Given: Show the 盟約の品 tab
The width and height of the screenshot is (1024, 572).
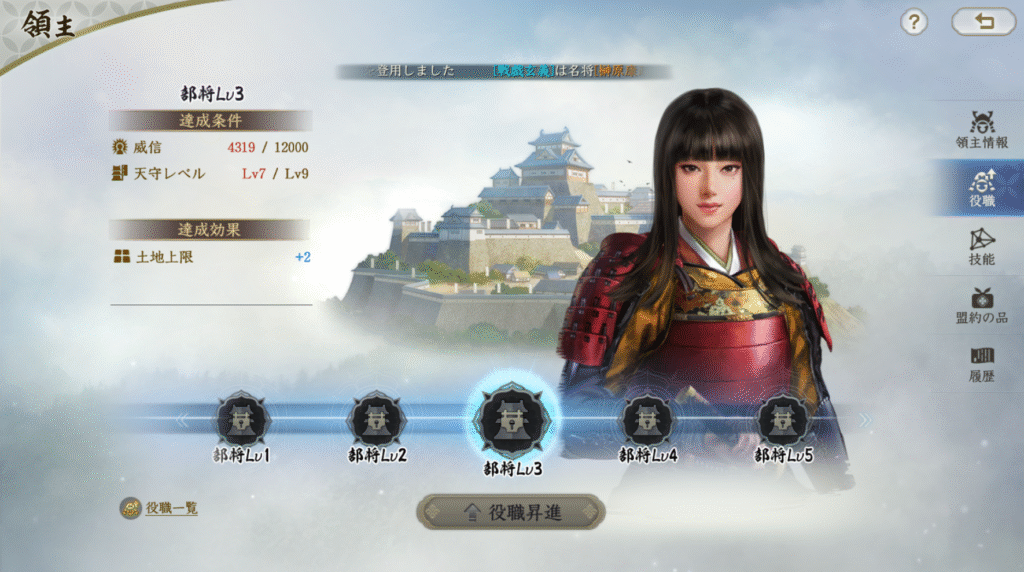Looking at the screenshot, I should tap(981, 304).
